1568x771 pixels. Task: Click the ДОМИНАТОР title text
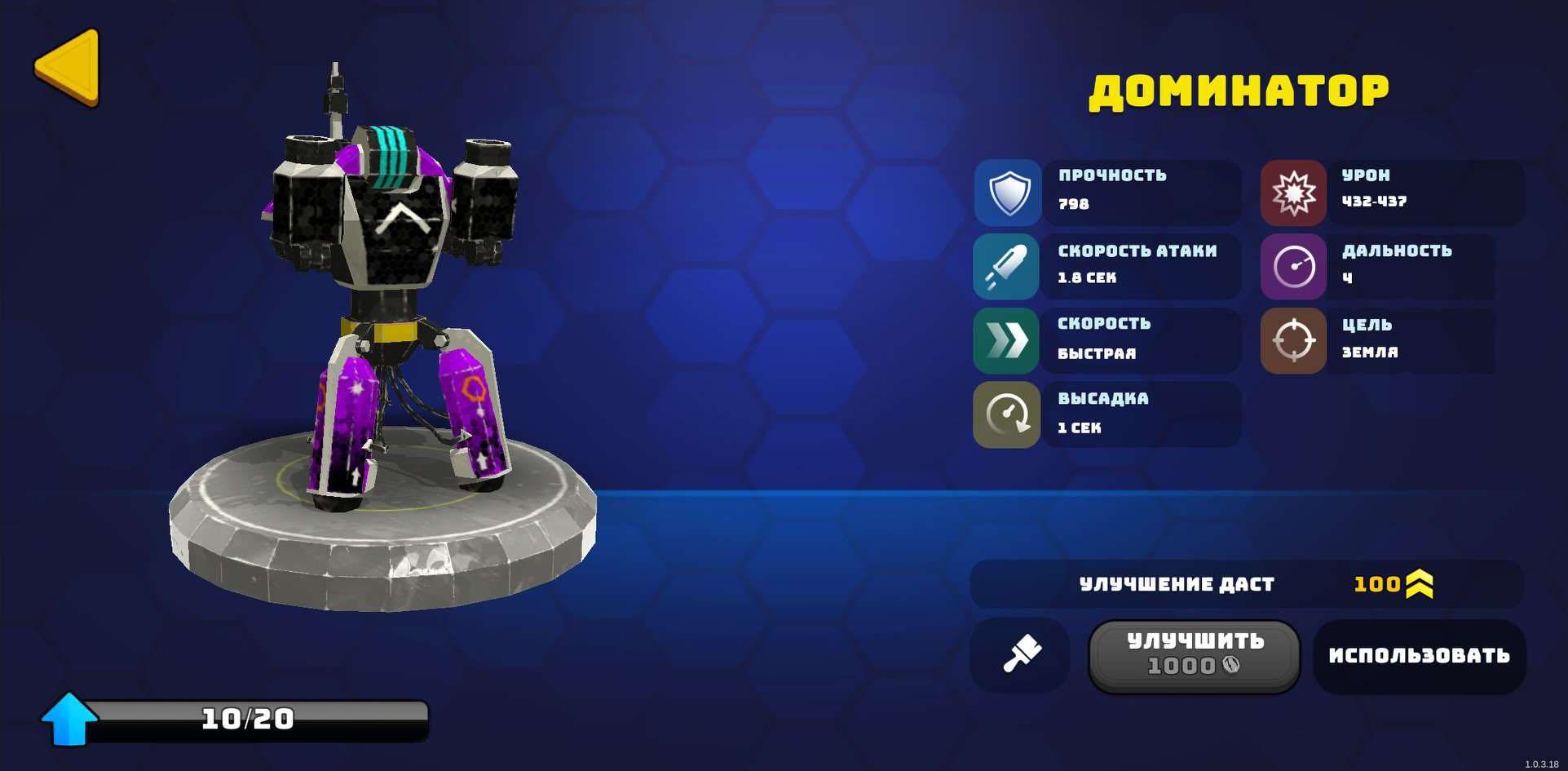[x=1239, y=90]
